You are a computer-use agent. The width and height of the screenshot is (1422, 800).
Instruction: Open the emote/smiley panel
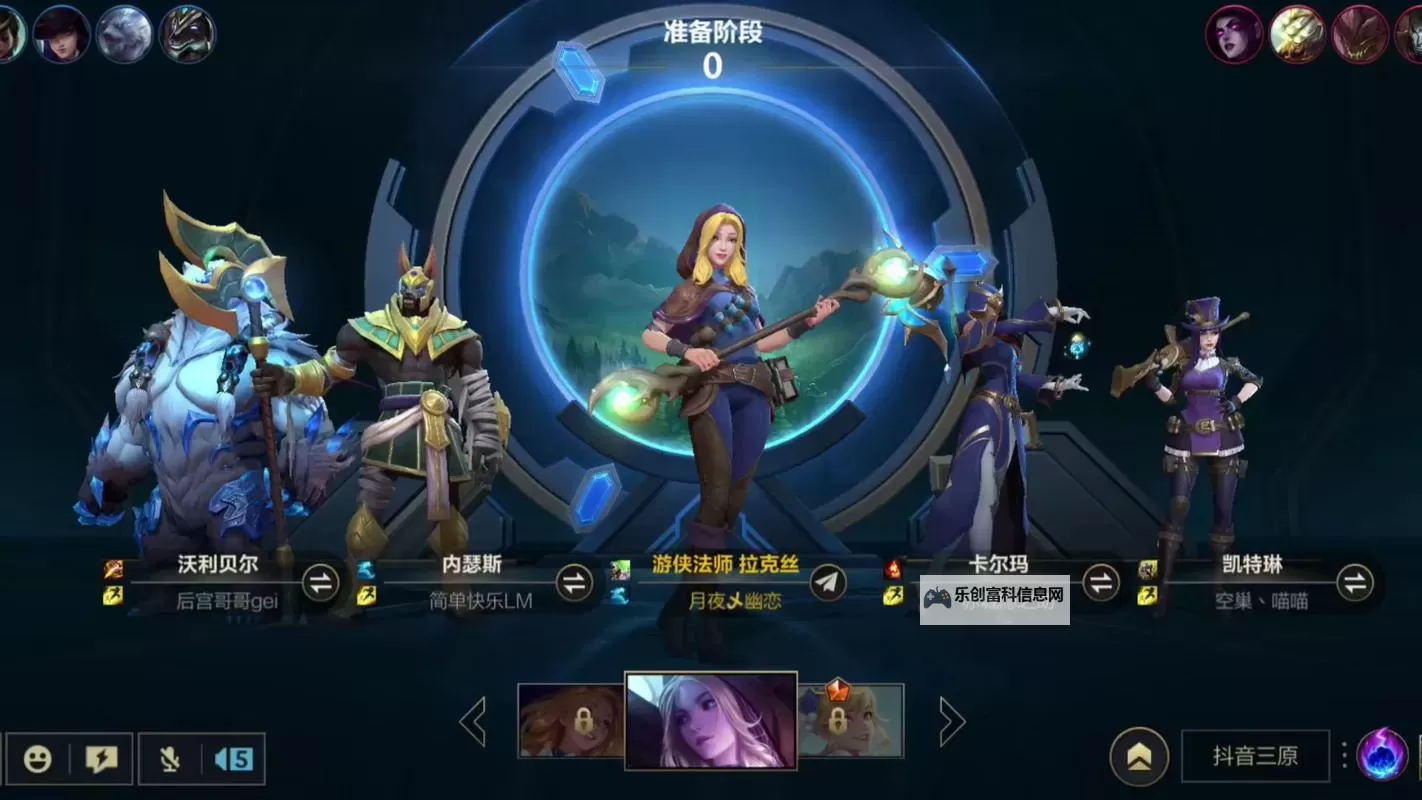37,757
